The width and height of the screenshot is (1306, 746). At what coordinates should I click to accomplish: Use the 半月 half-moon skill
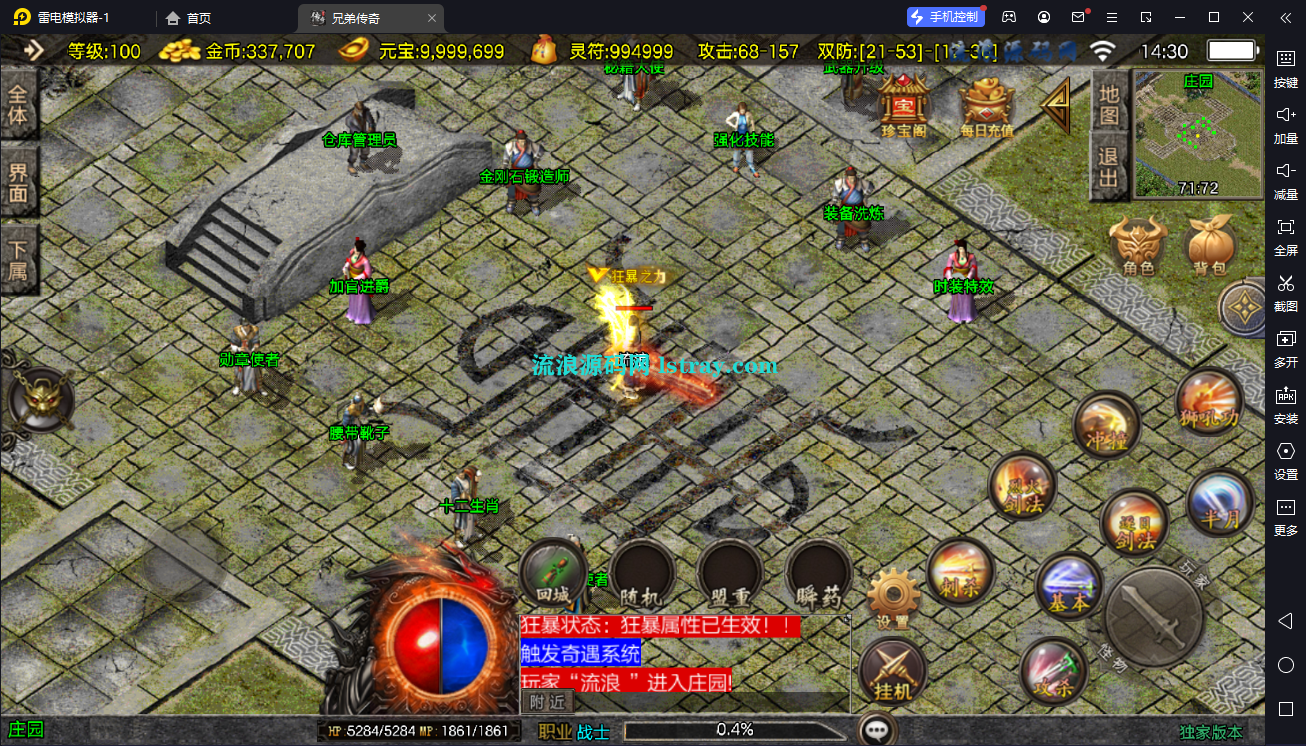[x=1219, y=503]
